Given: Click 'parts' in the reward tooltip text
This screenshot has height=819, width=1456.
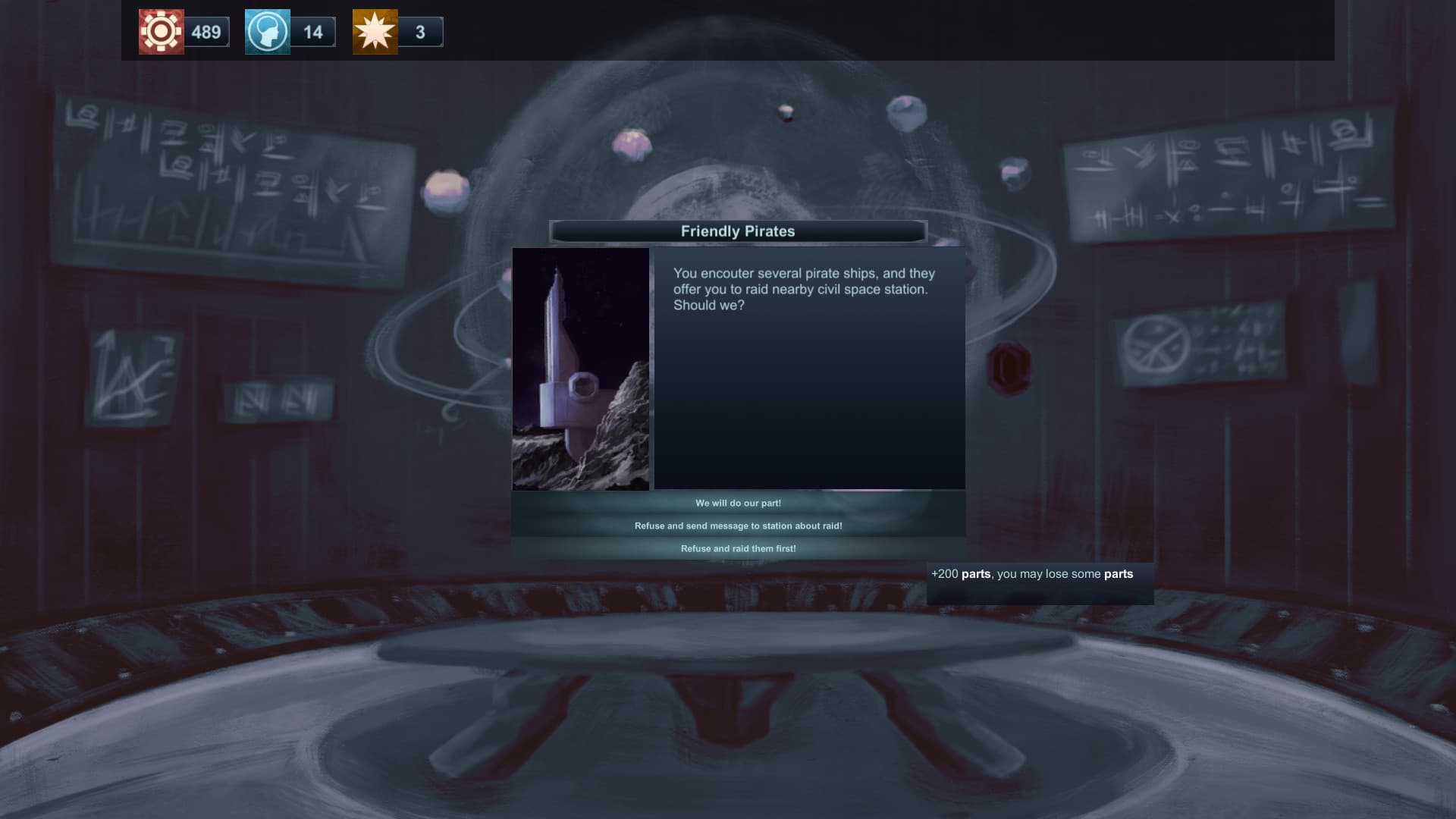Looking at the screenshot, I should pos(977,574).
